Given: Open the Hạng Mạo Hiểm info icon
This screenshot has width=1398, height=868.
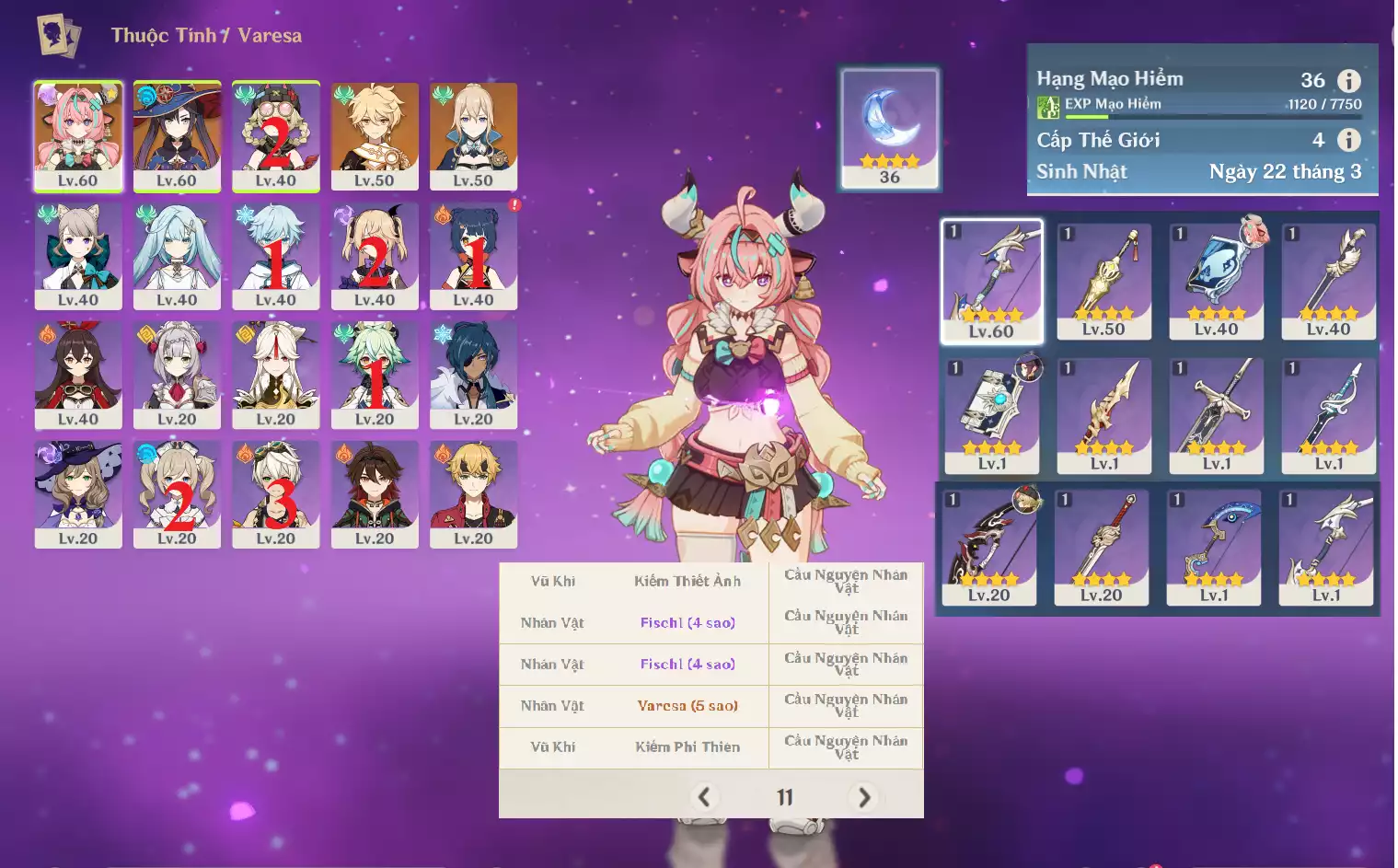Looking at the screenshot, I should tap(1348, 81).
